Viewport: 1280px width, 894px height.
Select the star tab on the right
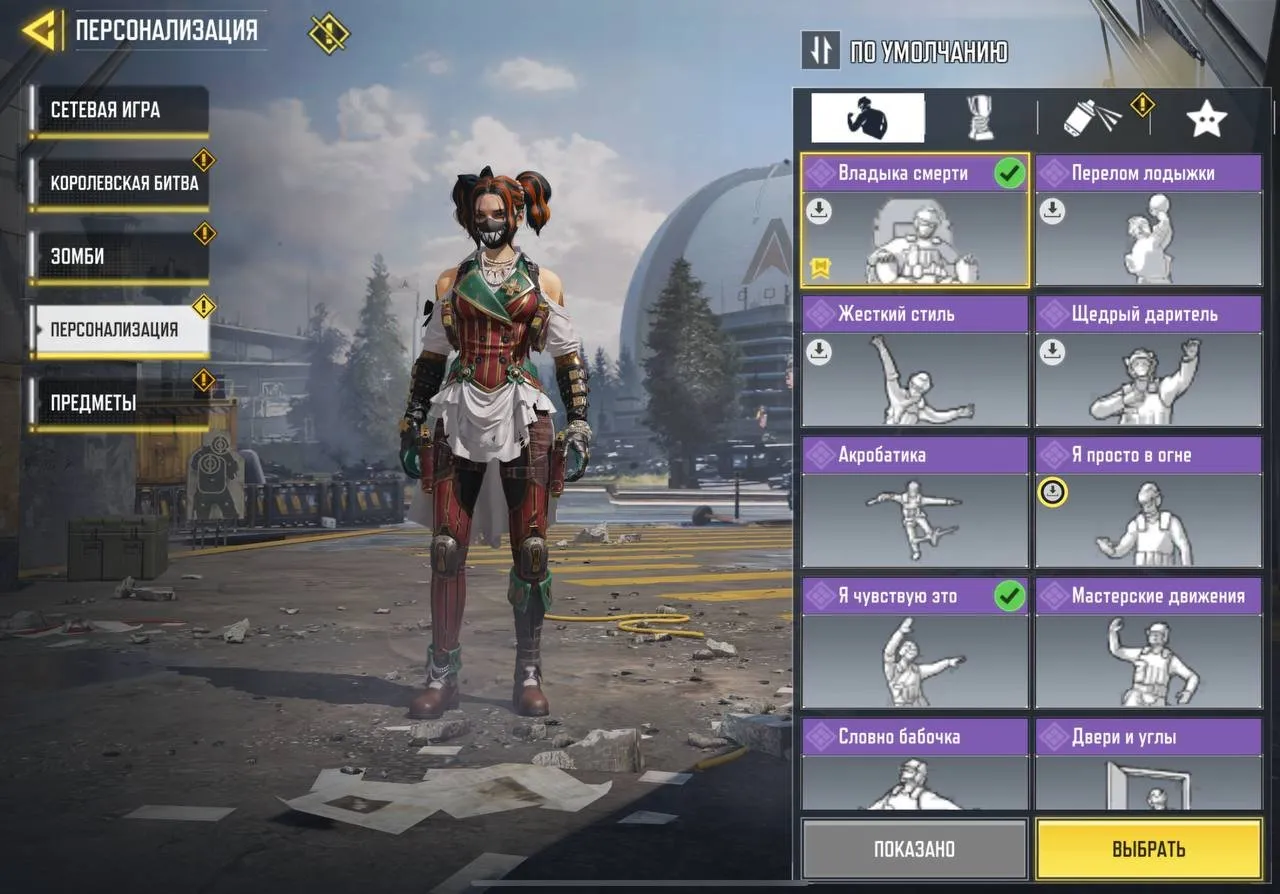[x=1207, y=116]
